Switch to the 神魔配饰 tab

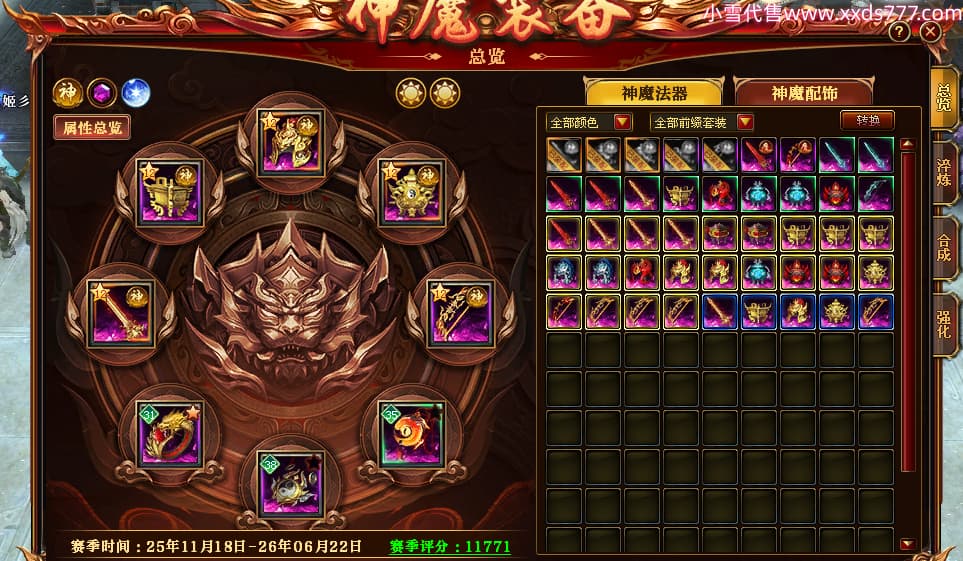click(x=804, y=93)
